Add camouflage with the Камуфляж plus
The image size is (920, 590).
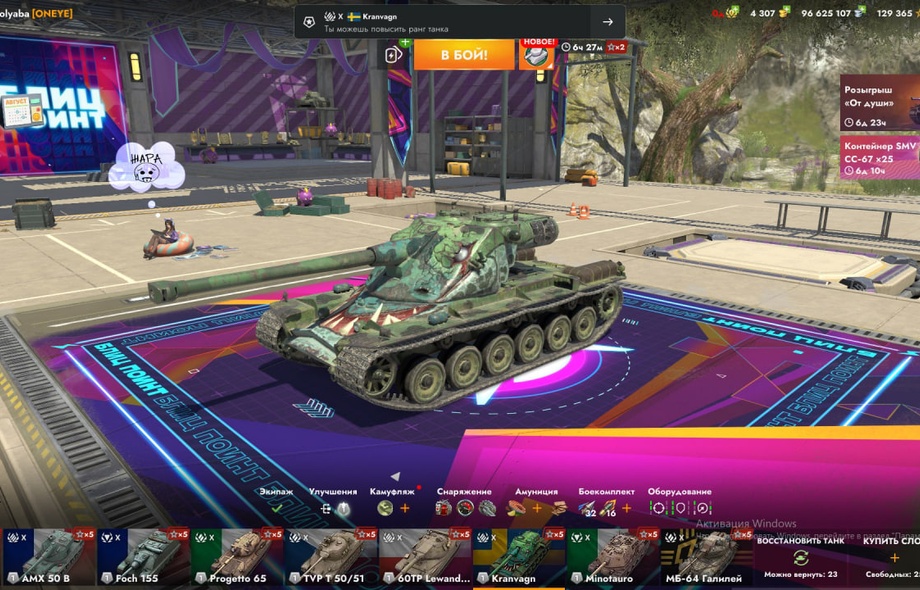coord(405,508)
